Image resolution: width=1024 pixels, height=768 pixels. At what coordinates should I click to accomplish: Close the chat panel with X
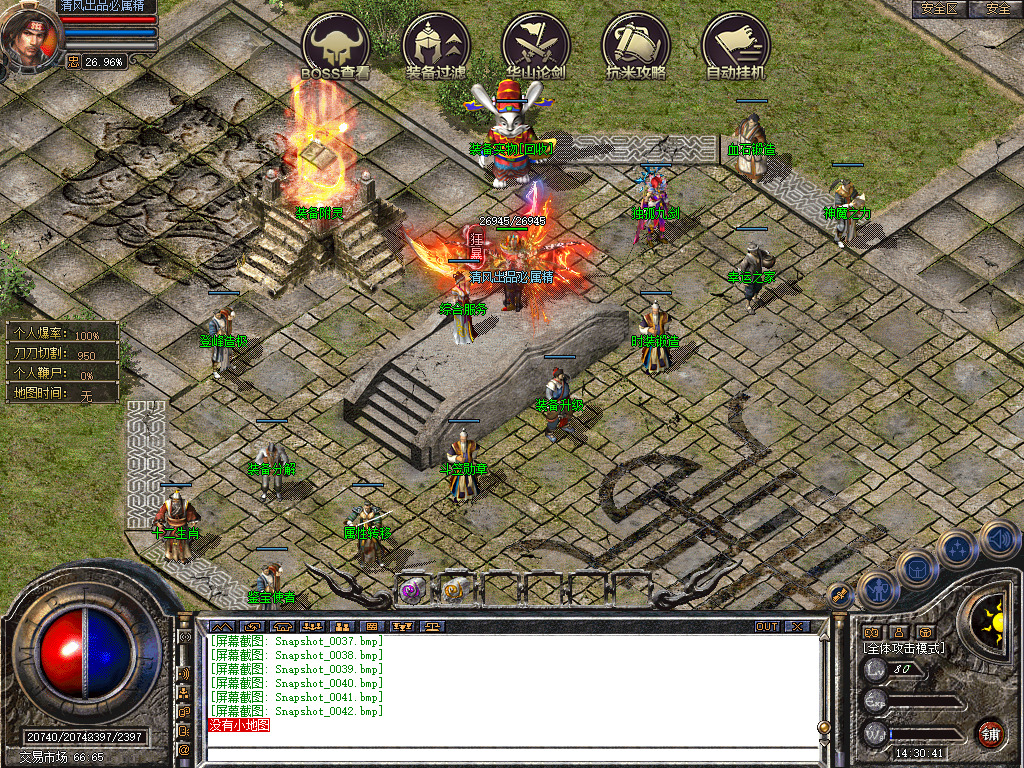(x=797, y=627)
